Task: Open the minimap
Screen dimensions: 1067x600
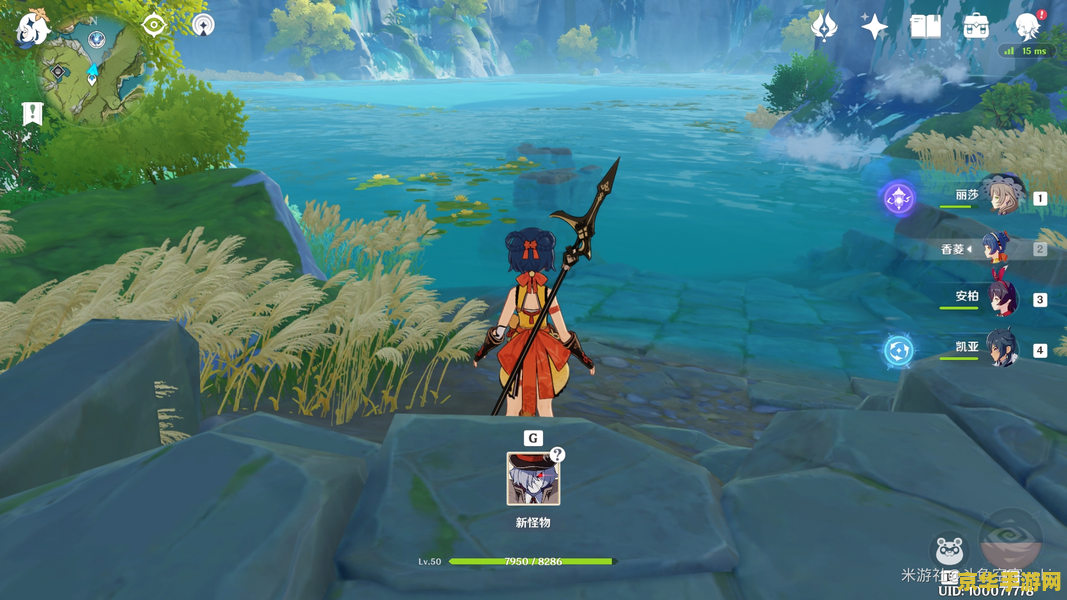Action: coord(93,72)
